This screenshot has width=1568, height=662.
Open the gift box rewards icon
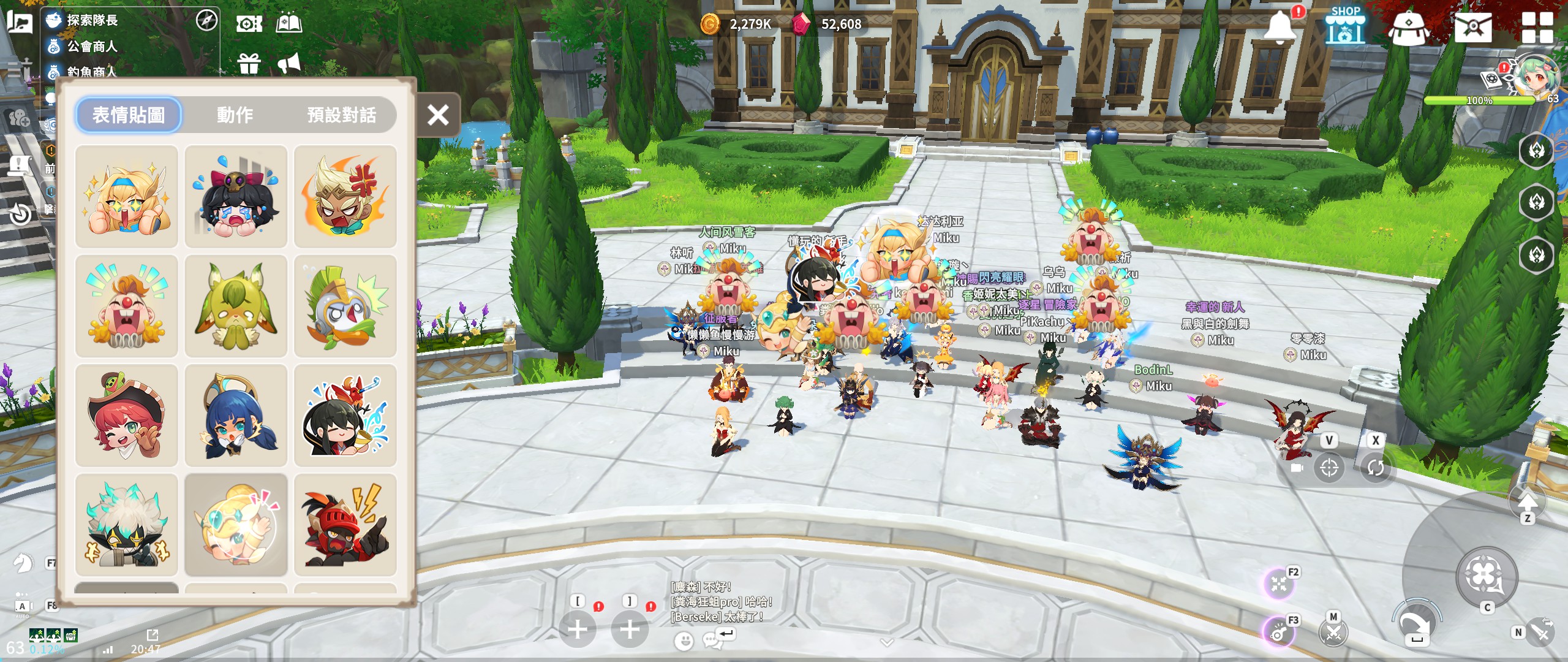[249, 63]
